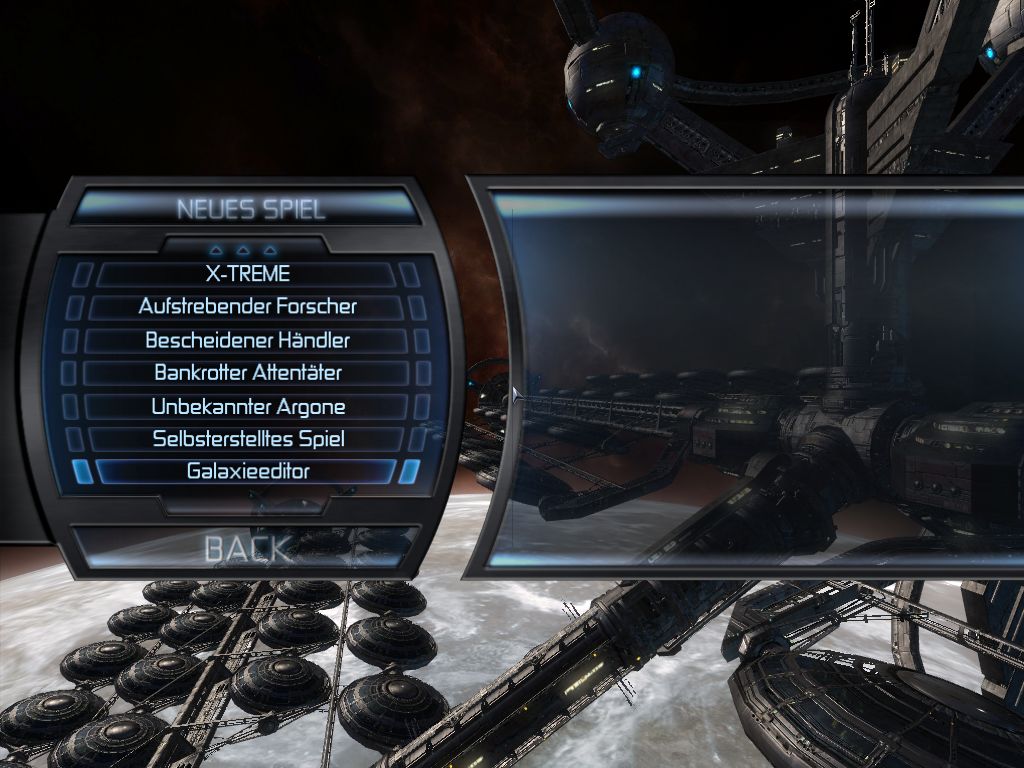Pick the Bescheidener Händler scenario

[x=247, y=340]
